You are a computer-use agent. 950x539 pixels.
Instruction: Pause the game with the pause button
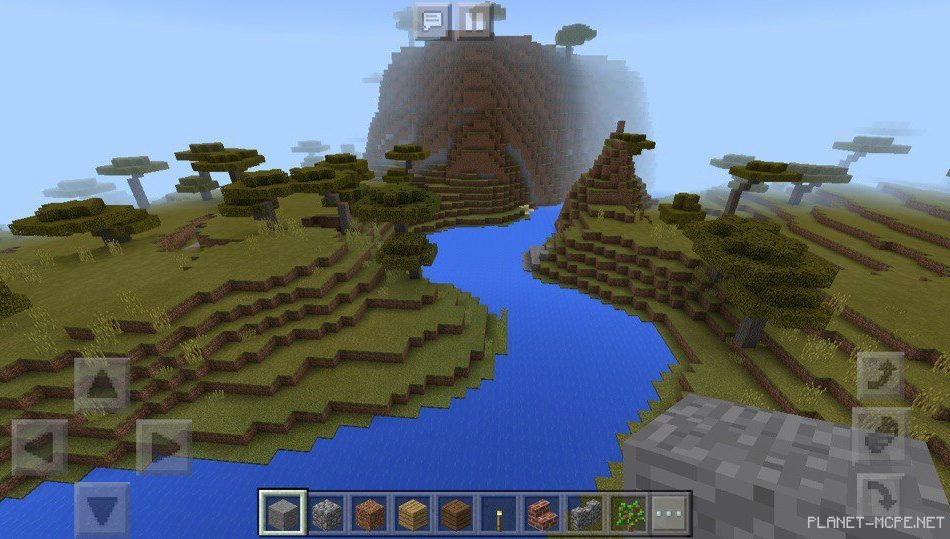click(474, 20)
